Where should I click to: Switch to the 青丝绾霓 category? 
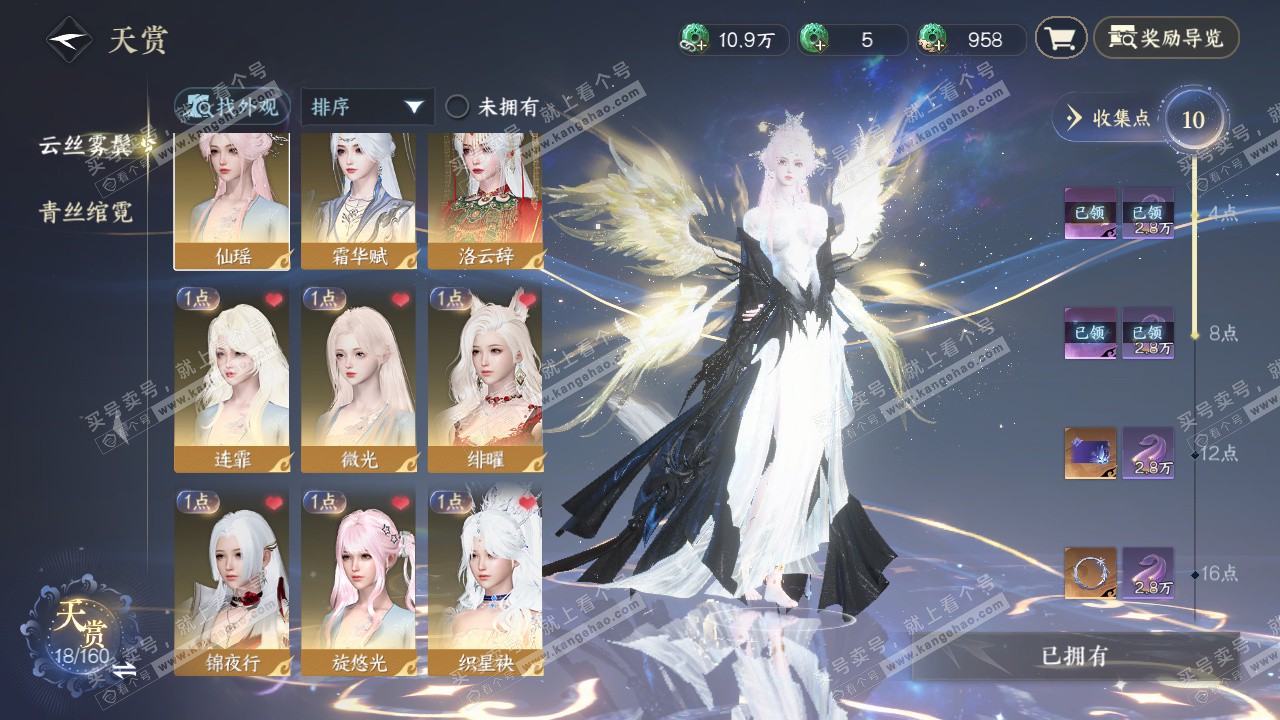coord(86,212)
